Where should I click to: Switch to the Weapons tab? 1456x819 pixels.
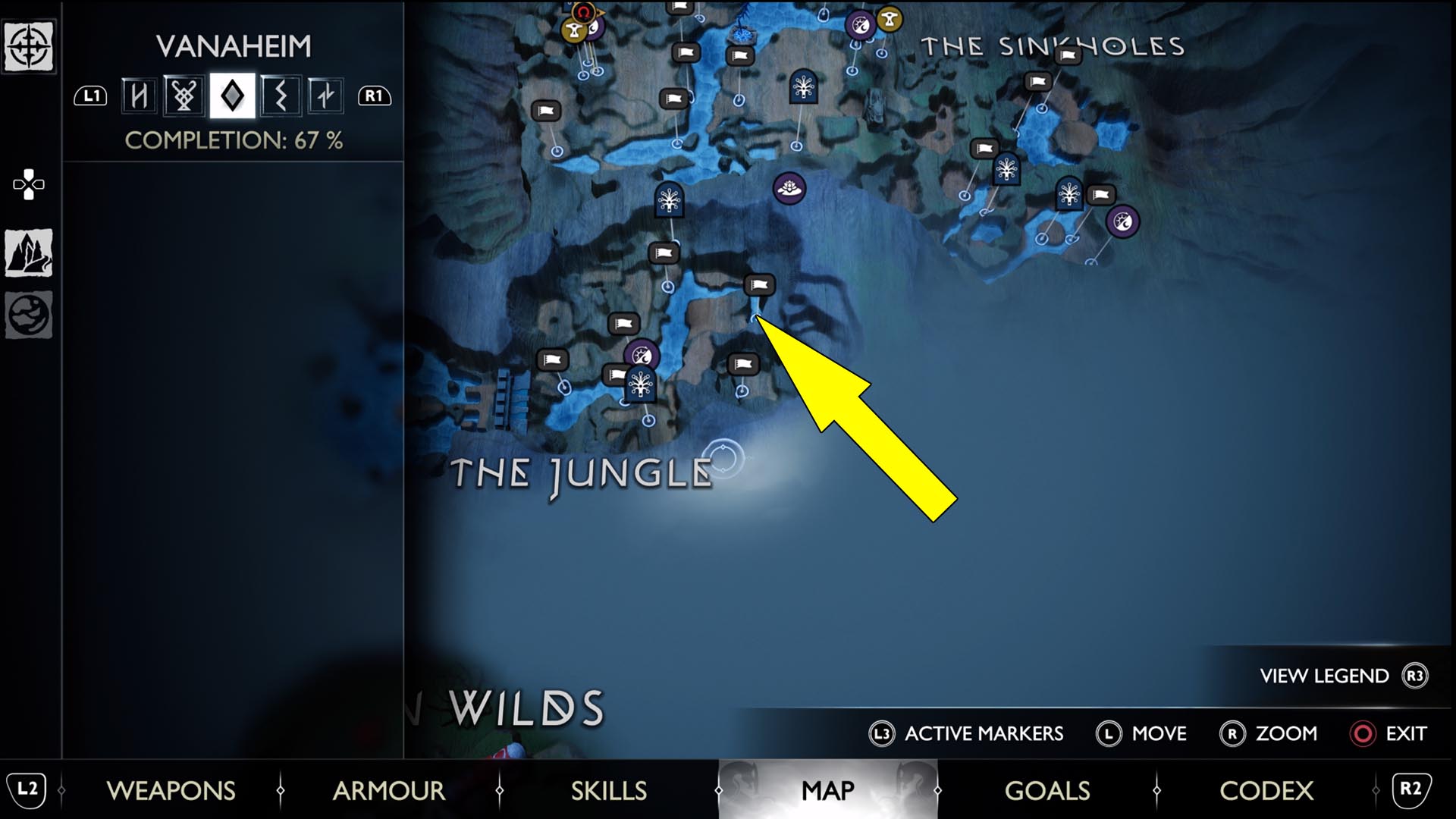171,790
